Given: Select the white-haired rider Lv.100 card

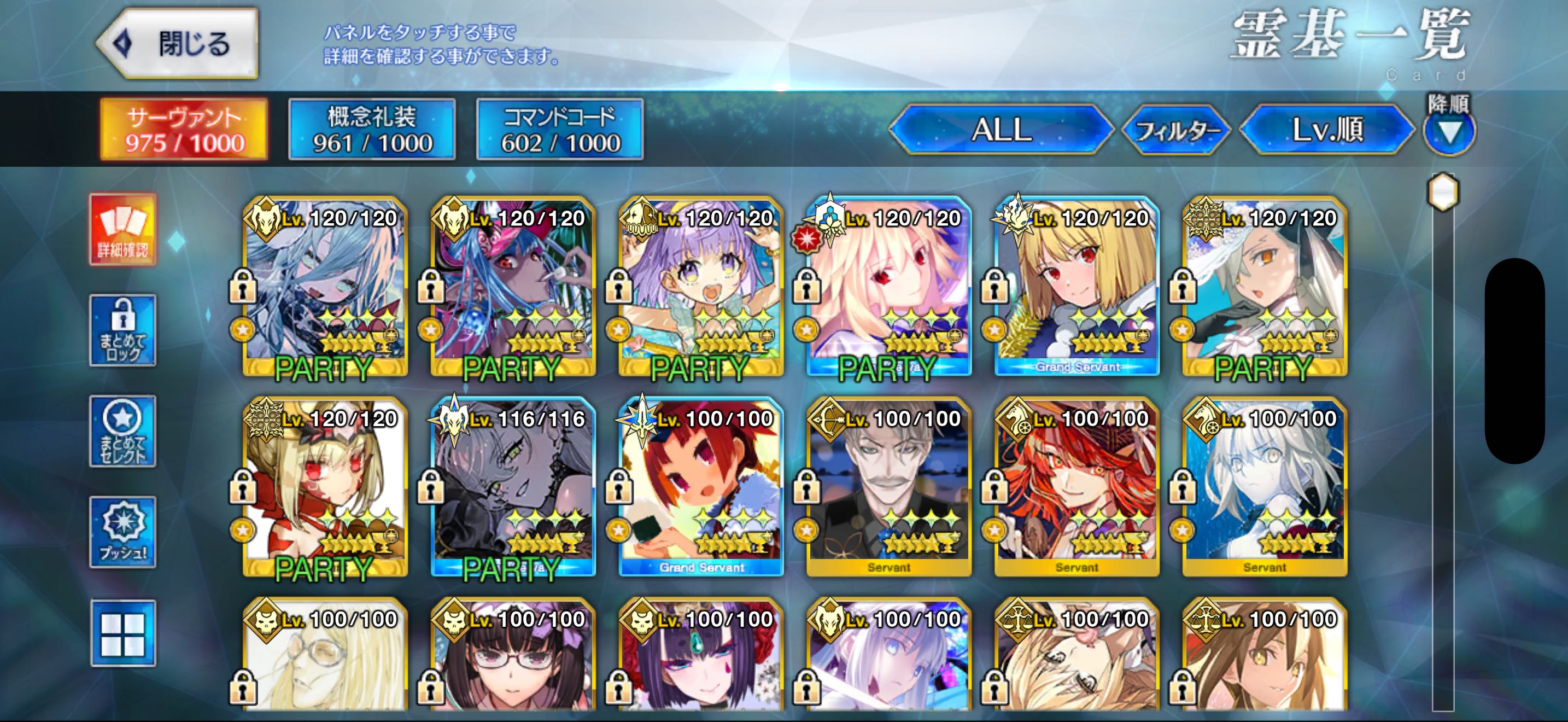Looking at the screenshot, I should [1265, 487].
